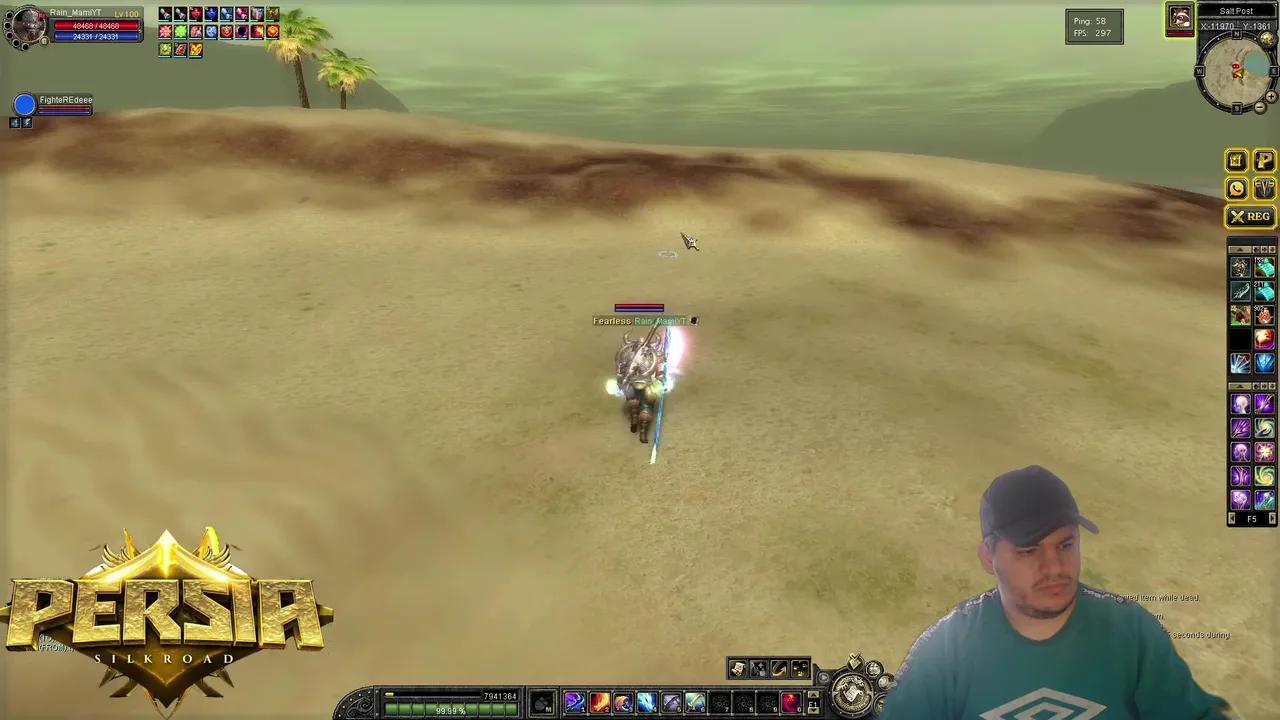Cast the blue imbue skill in slot 4

pyautogui.click(x=647, y=703)
